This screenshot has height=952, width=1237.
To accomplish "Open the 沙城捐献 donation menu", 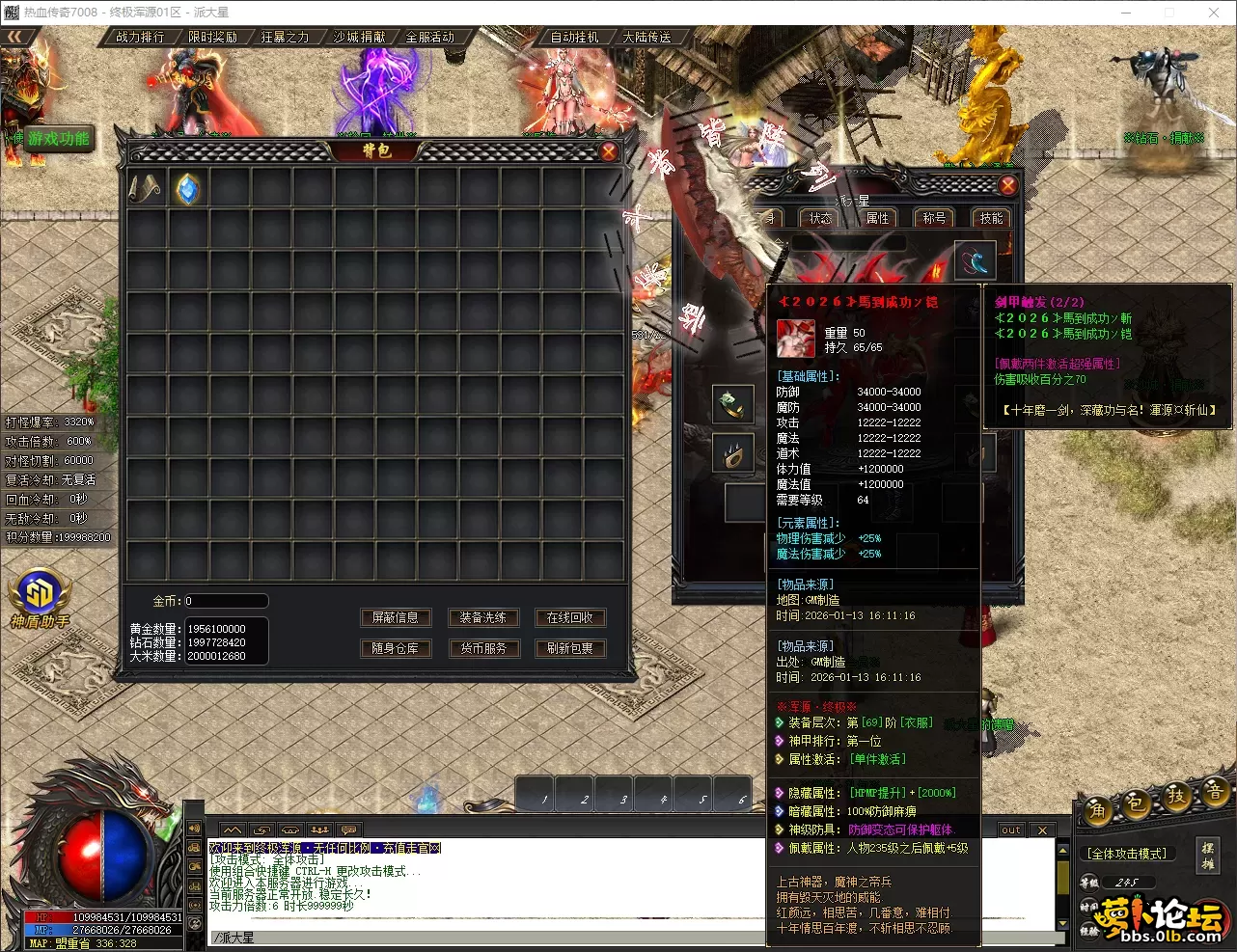I will [x=358, y=37].
